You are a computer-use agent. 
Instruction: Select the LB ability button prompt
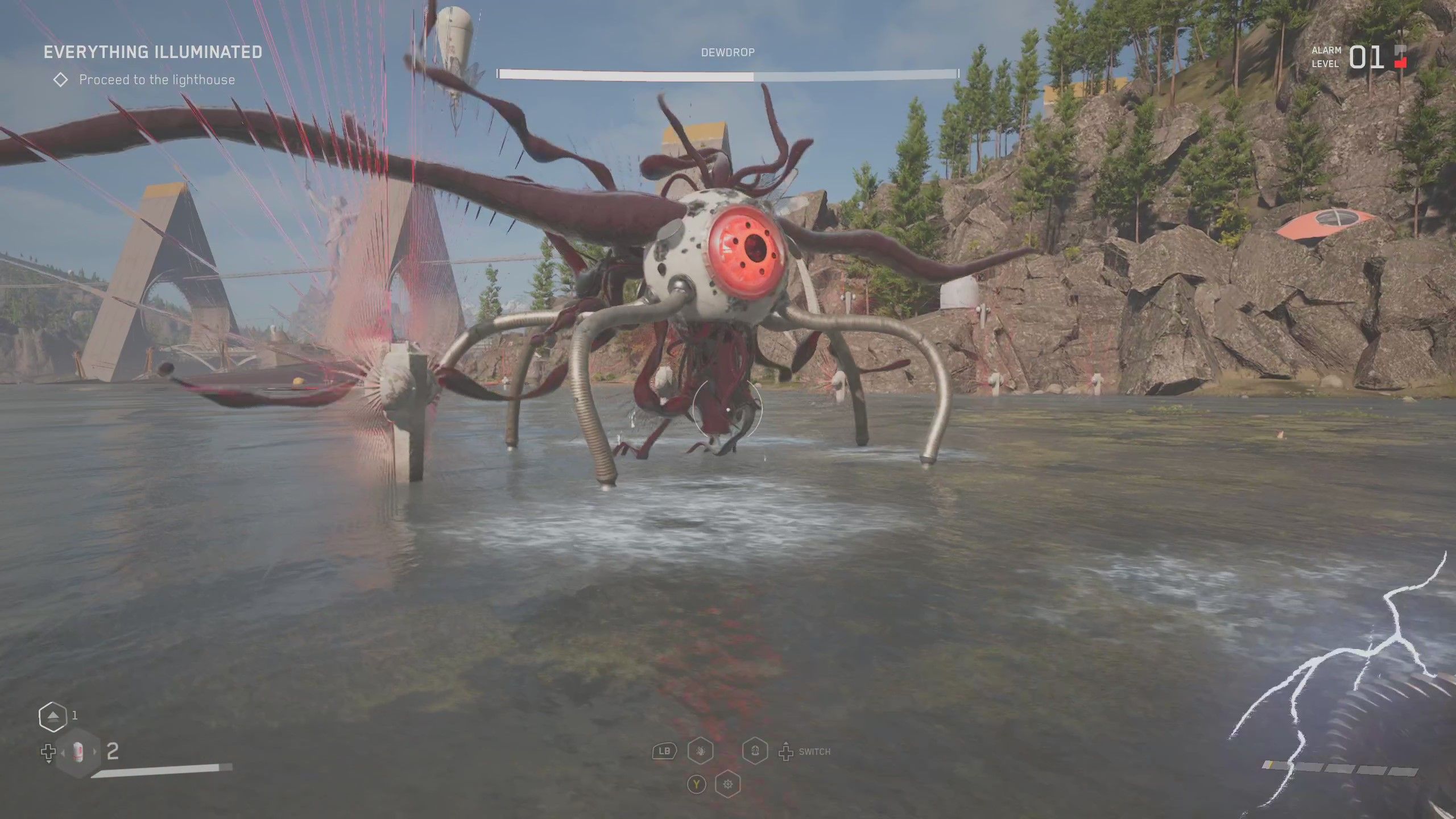pyautogui.click(x=664, y=751)
